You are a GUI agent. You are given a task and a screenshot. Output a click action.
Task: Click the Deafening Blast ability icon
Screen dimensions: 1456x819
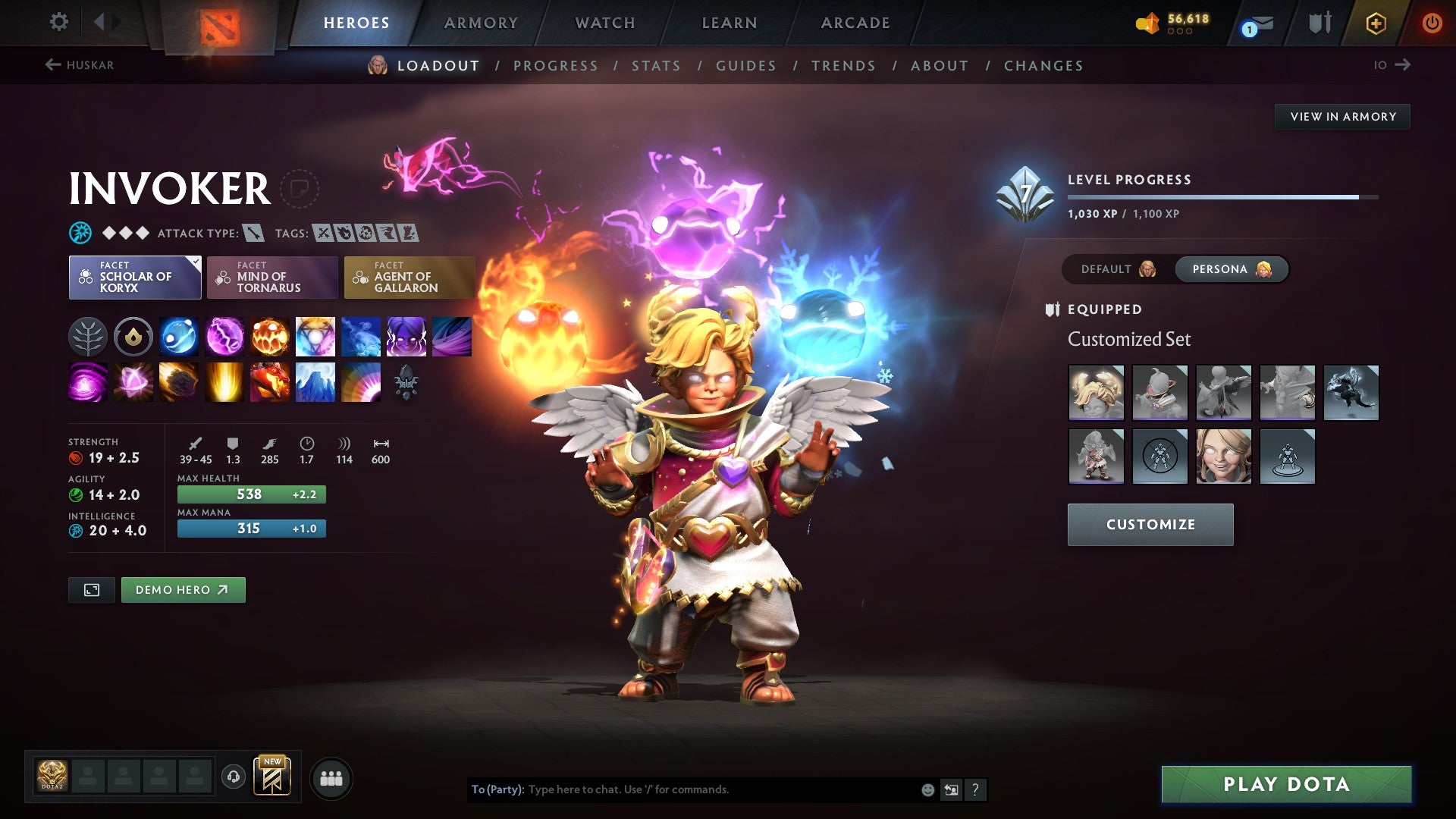pyautogui.click(x=360, y=382)
